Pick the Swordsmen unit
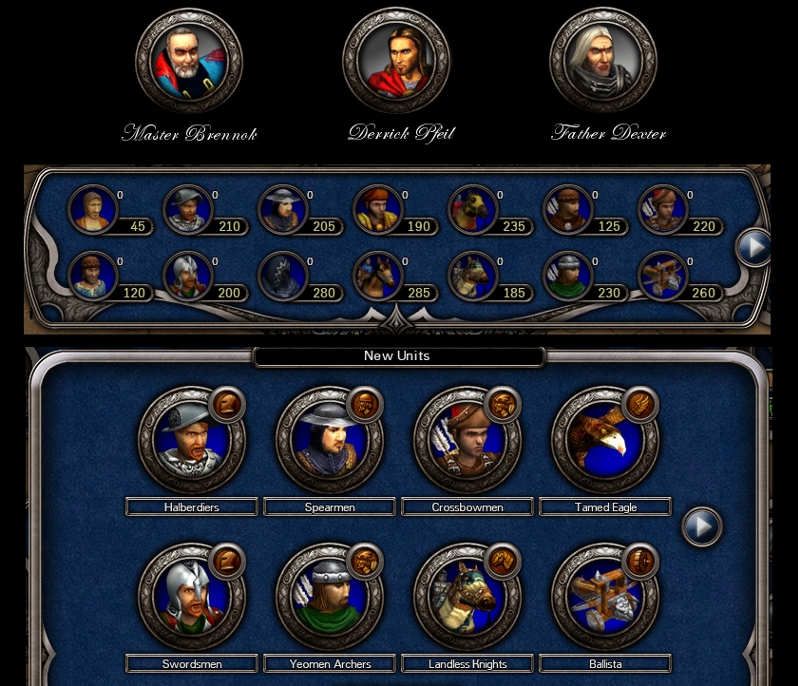The height and width of the screenshot is (686, 798). (x=192, y=597)
